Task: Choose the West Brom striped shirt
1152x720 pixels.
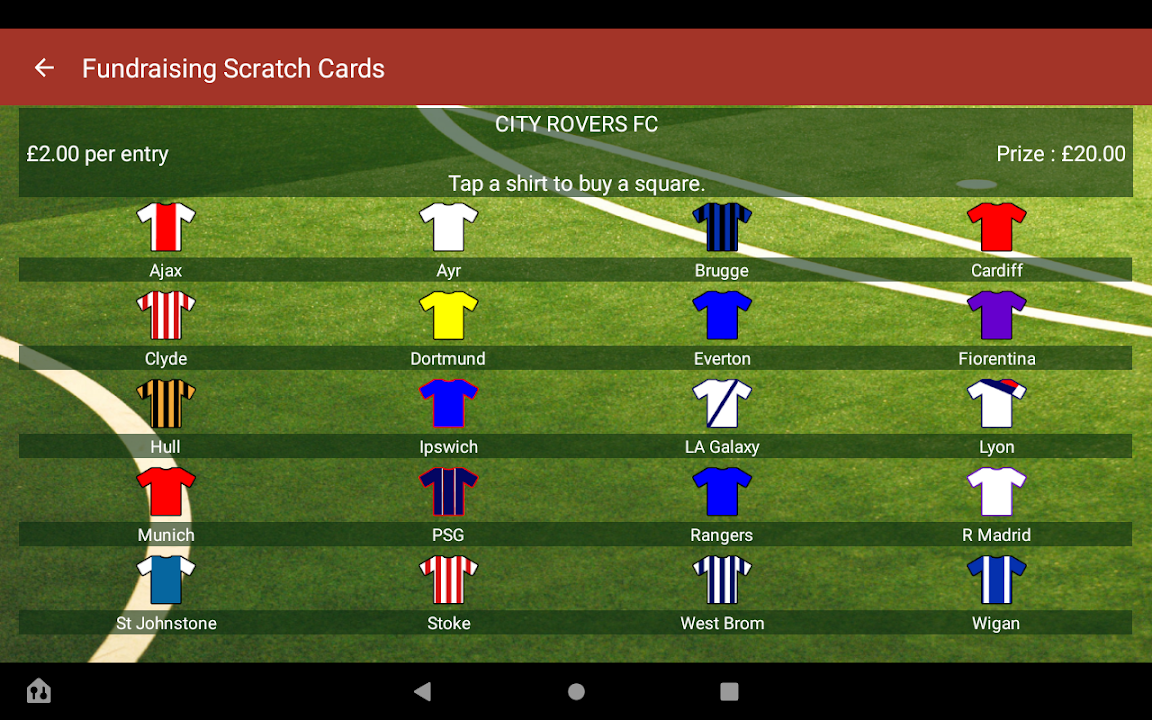Action: [x=722, y=579]
